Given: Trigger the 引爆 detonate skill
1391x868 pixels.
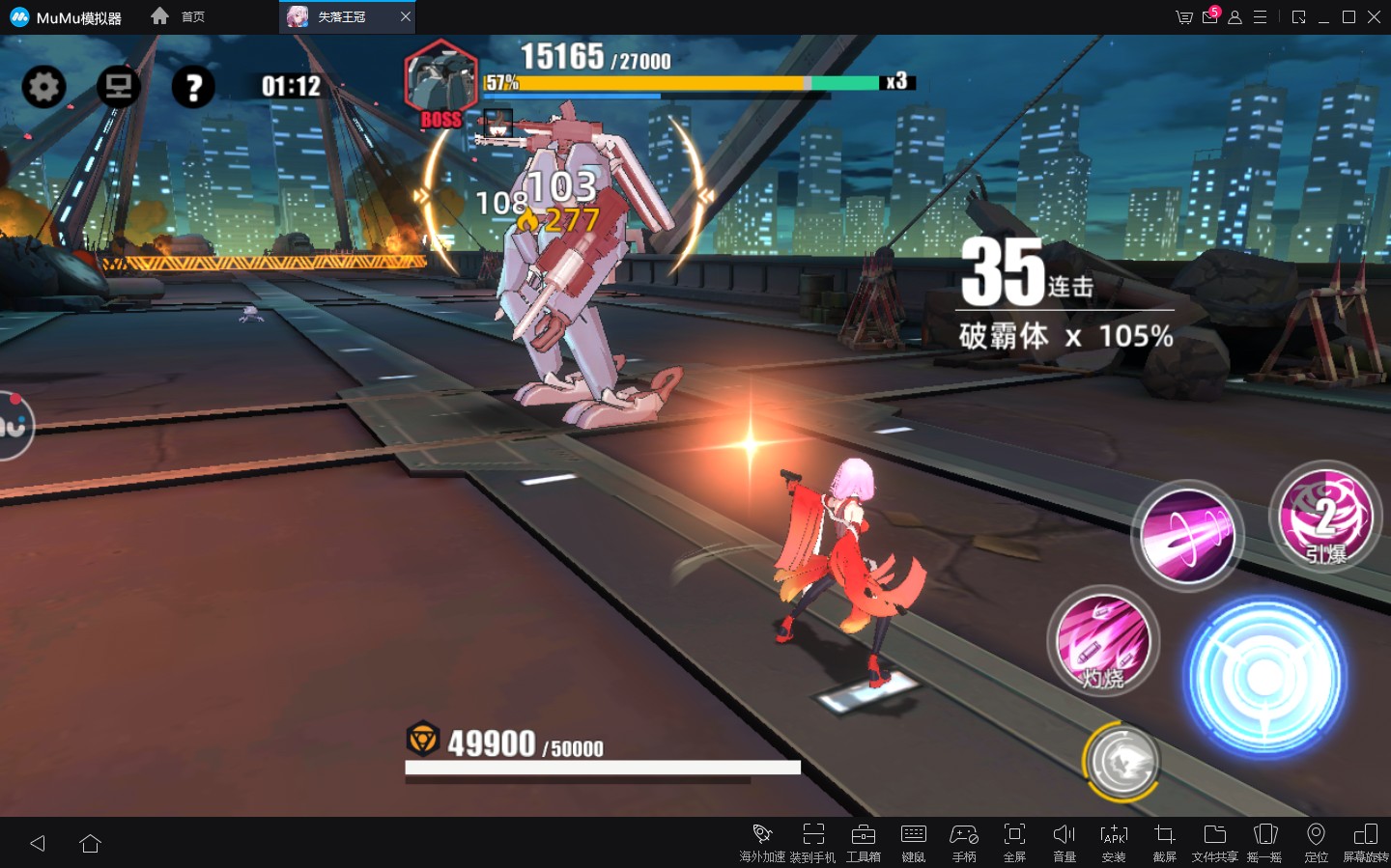Looking at the screenshot, I should [x=1325, y=518].
